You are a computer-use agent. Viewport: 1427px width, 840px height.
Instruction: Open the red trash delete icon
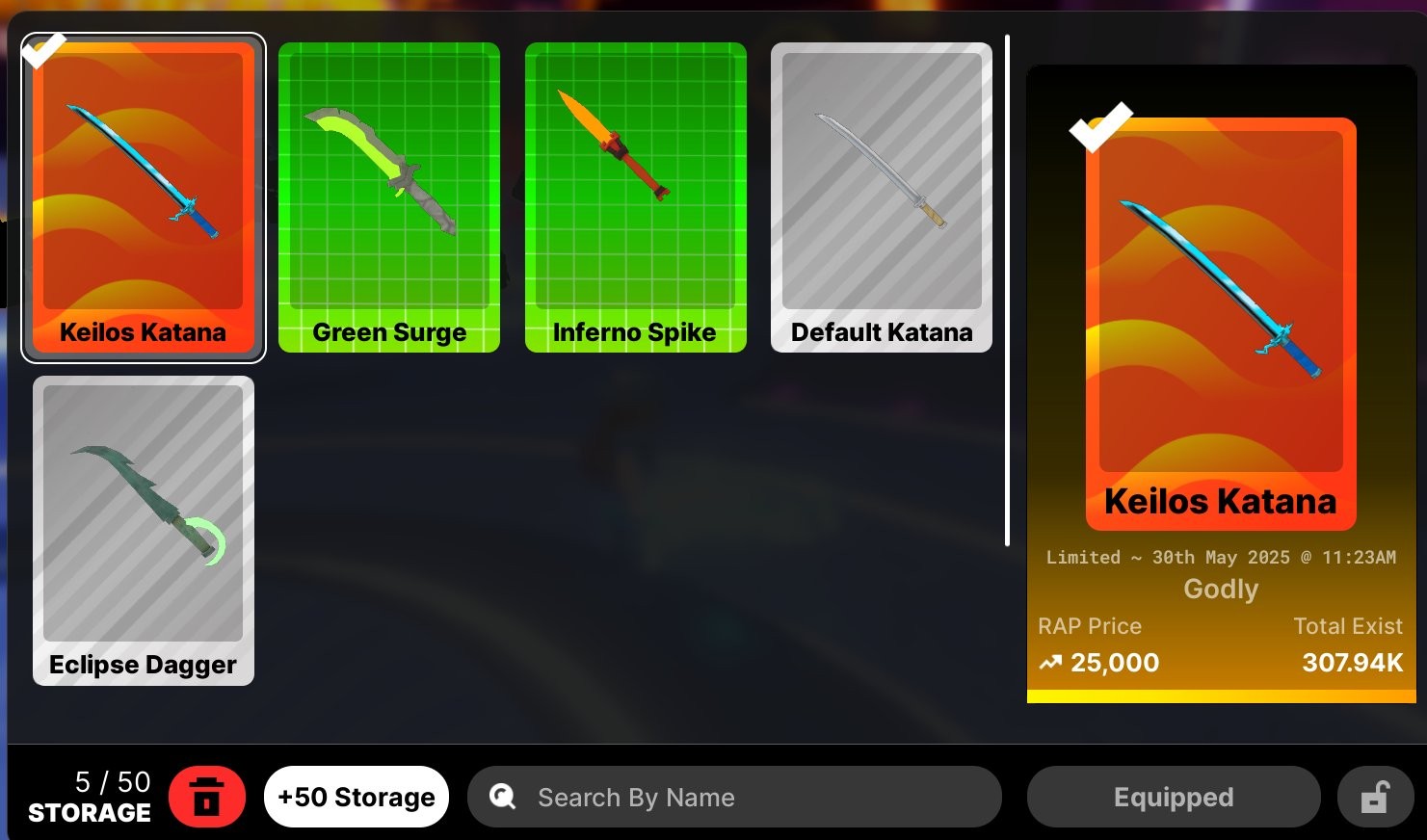point(209,797)
